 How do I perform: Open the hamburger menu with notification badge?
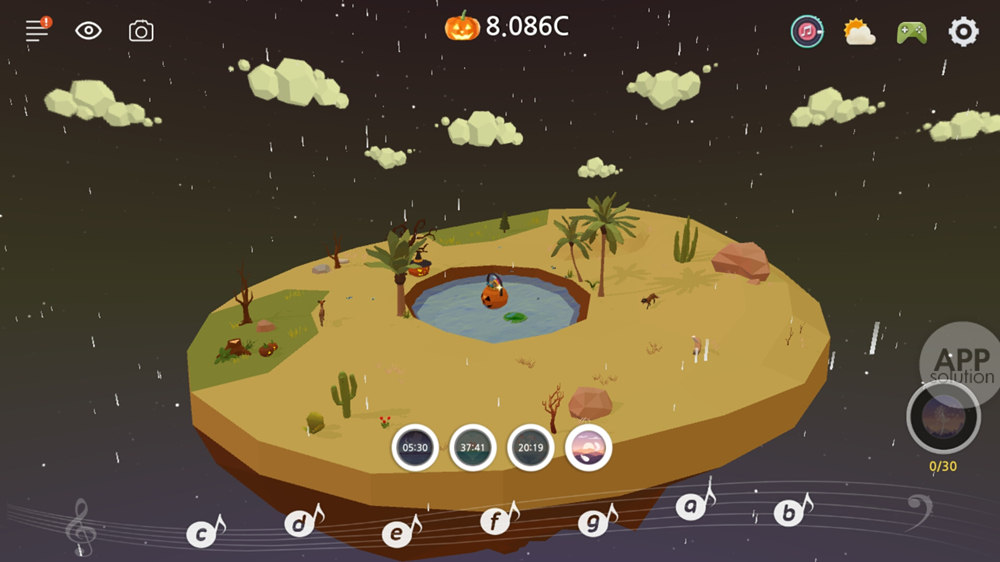38,30
